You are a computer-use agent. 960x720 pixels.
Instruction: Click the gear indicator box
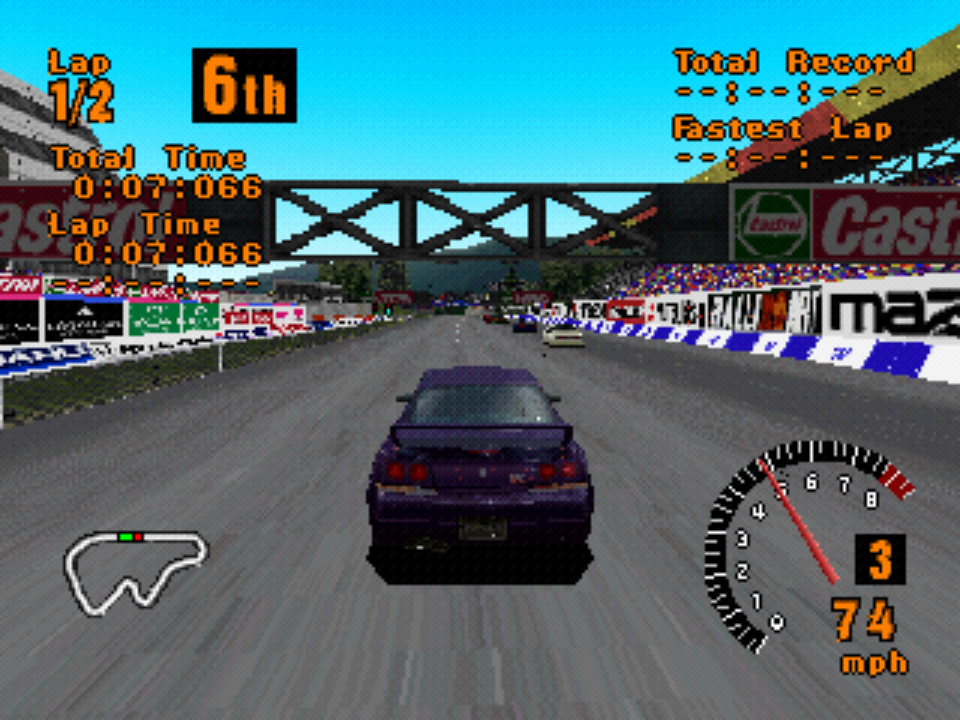point(879,560)
